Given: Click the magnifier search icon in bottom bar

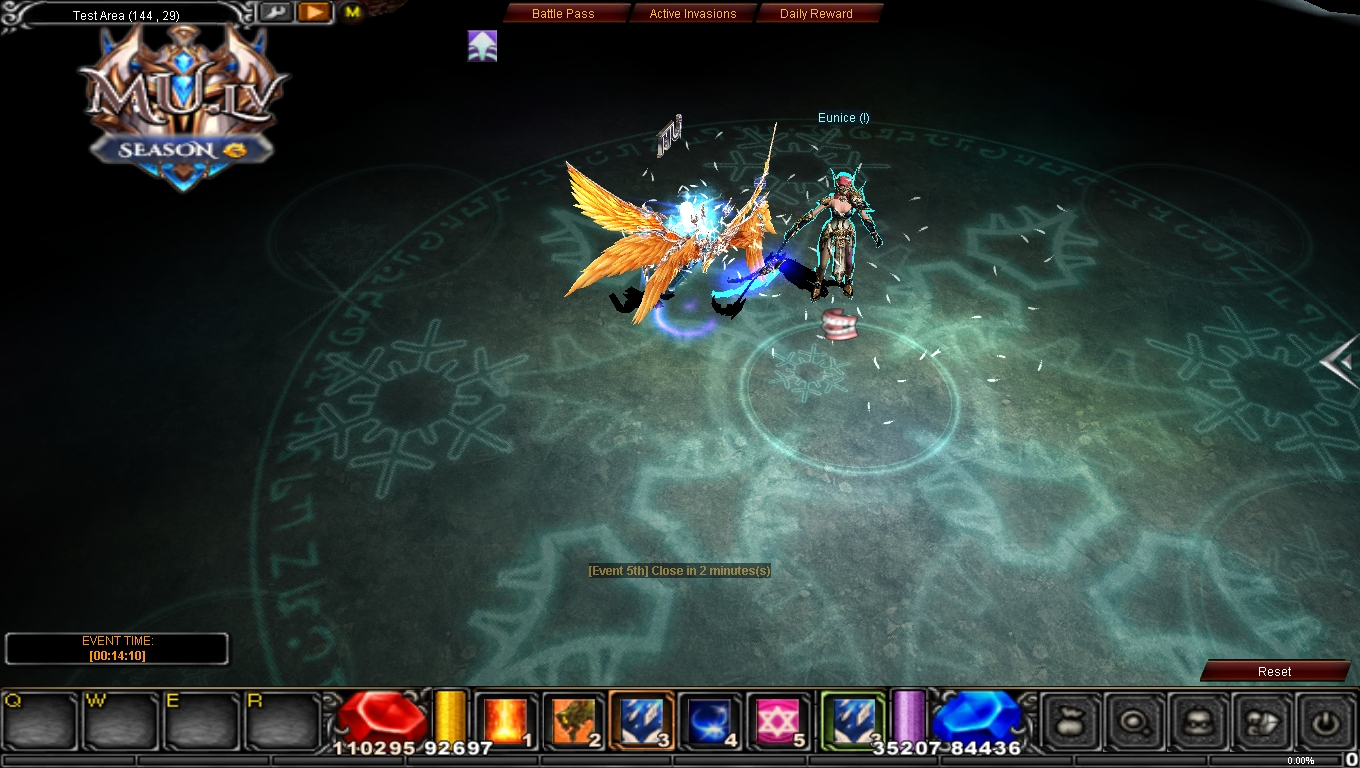Looking at the screenshot, I should [x=1136, y=722].
